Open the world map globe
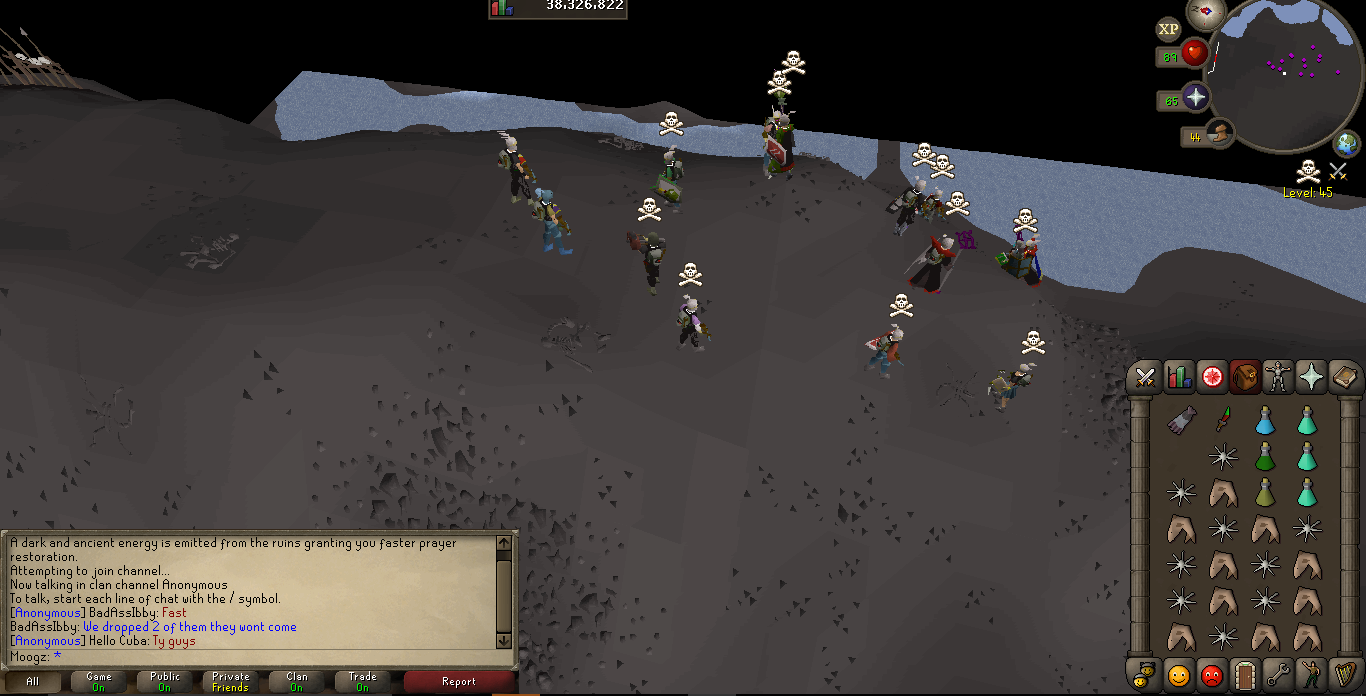This screenshot has height=696, width=1366. 1346,145
